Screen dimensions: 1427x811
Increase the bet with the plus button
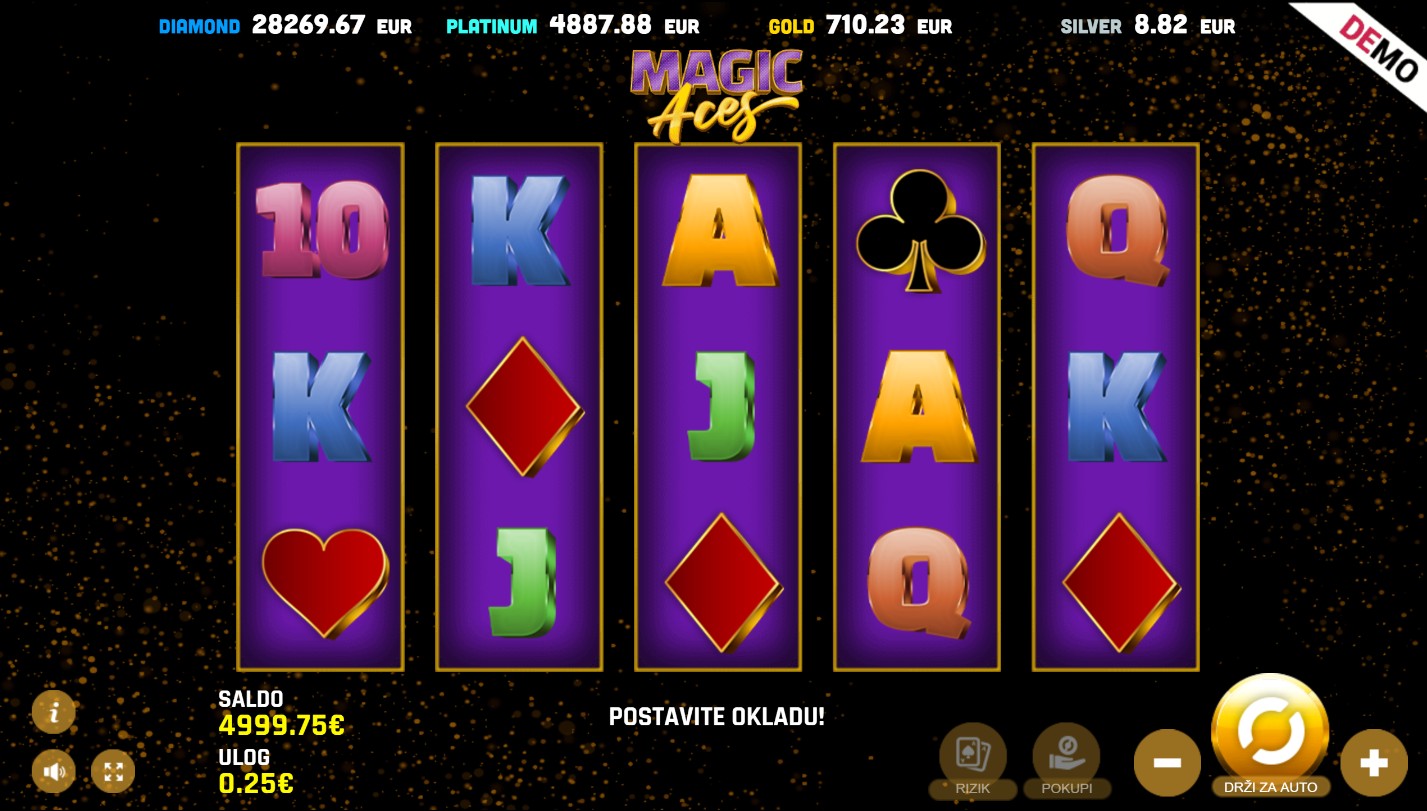(1373, 763)
